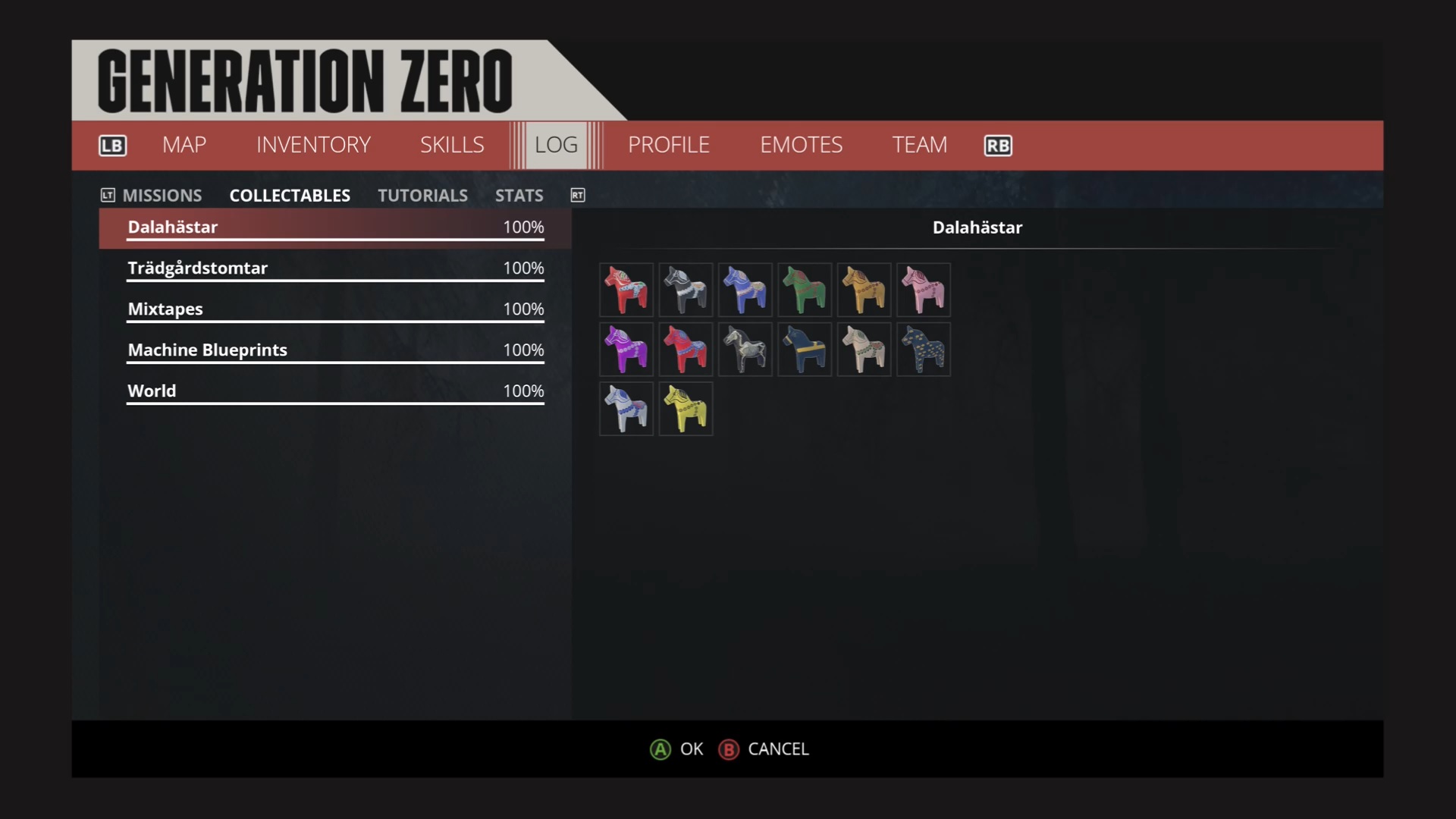
Task: Switch to the Inventory tab
Action: coord(313,145)
